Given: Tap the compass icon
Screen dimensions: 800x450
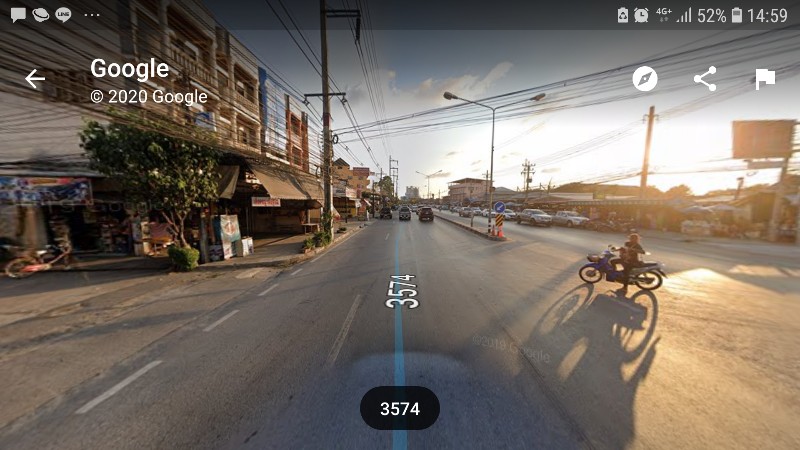Looking at the screenshot, I should (645, 79).
